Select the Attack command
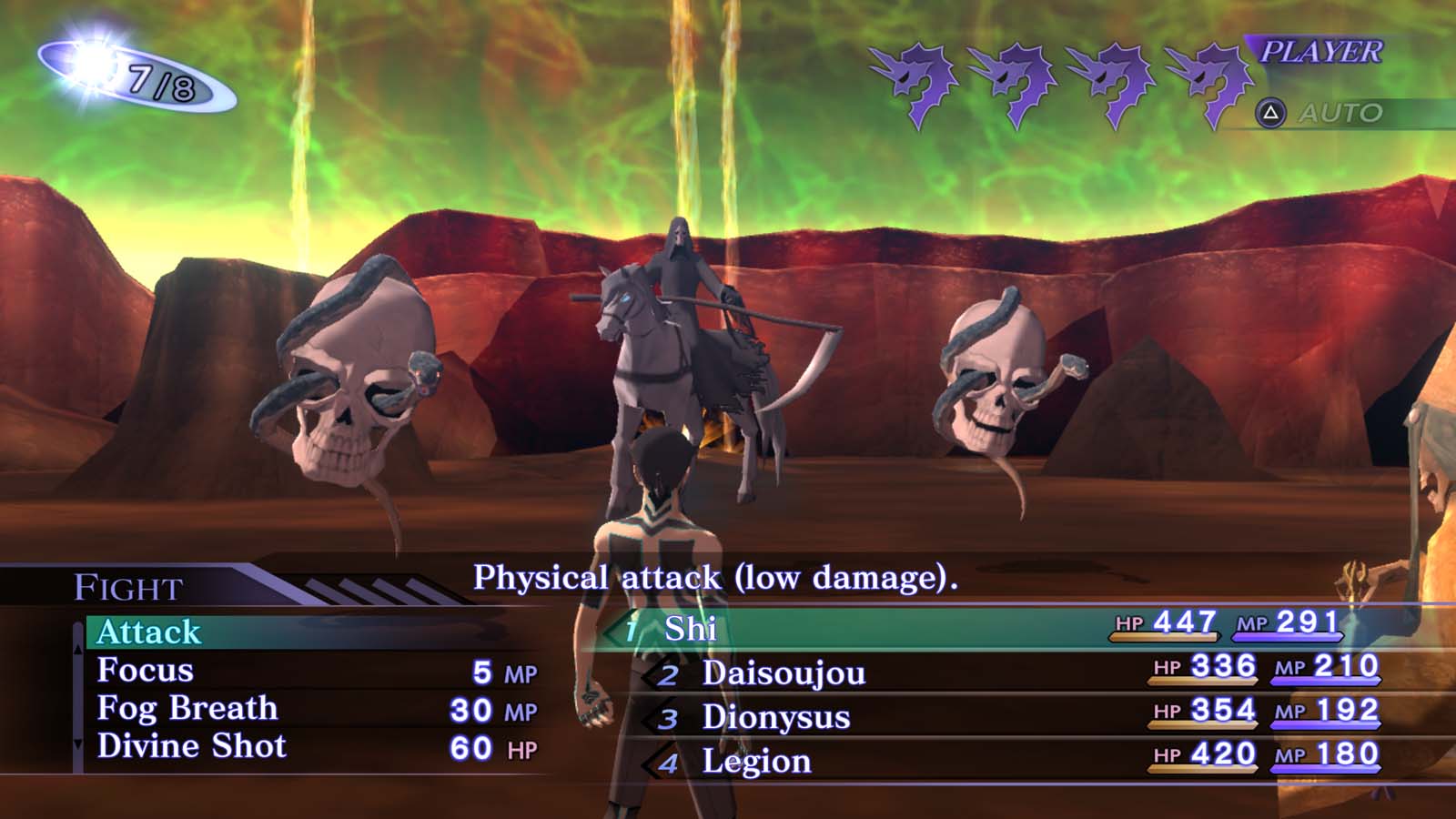The width and height of the screenshot is (1456, 819). pos(149,632)
